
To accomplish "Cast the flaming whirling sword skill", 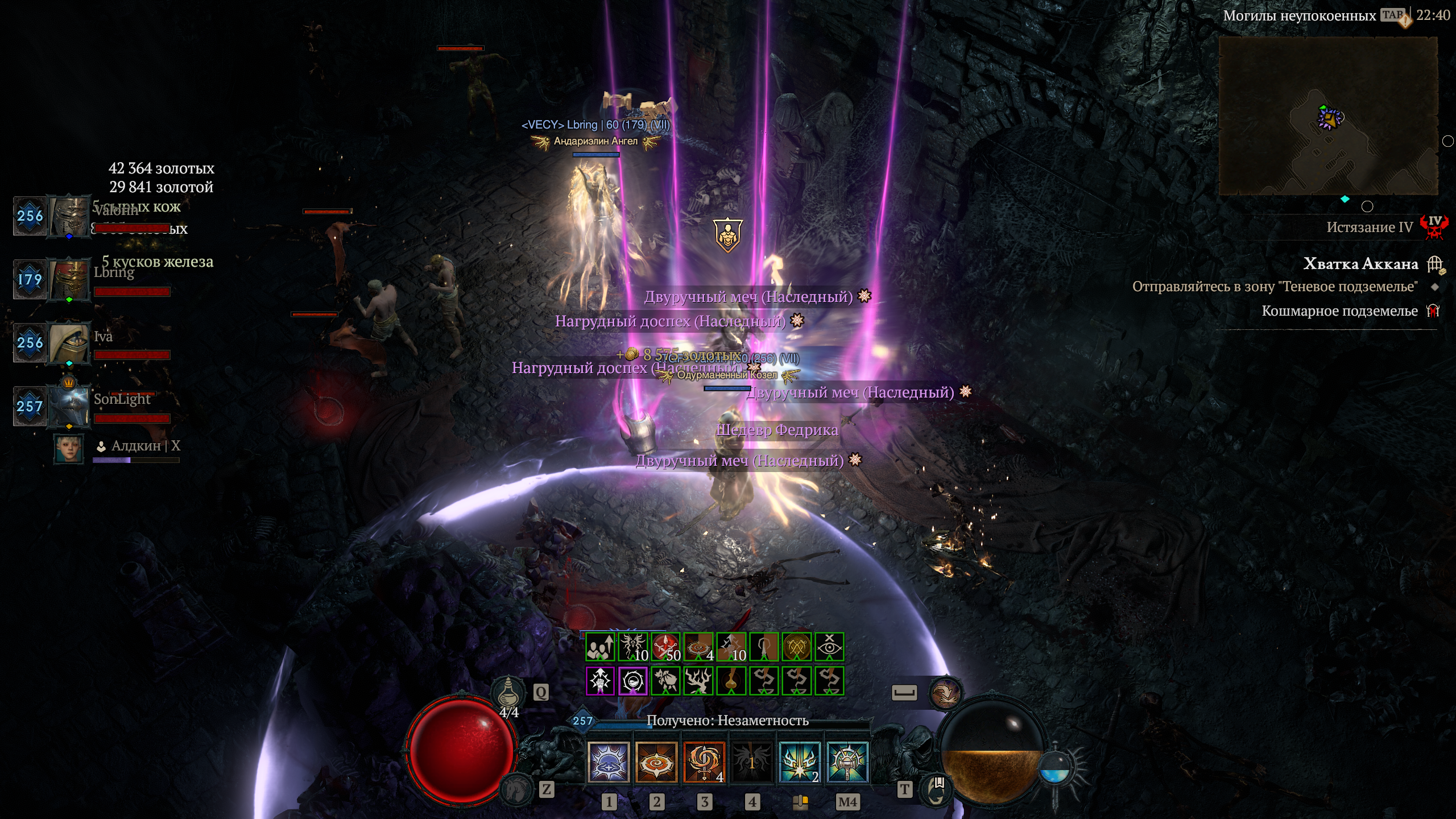I will coord(704,762).
